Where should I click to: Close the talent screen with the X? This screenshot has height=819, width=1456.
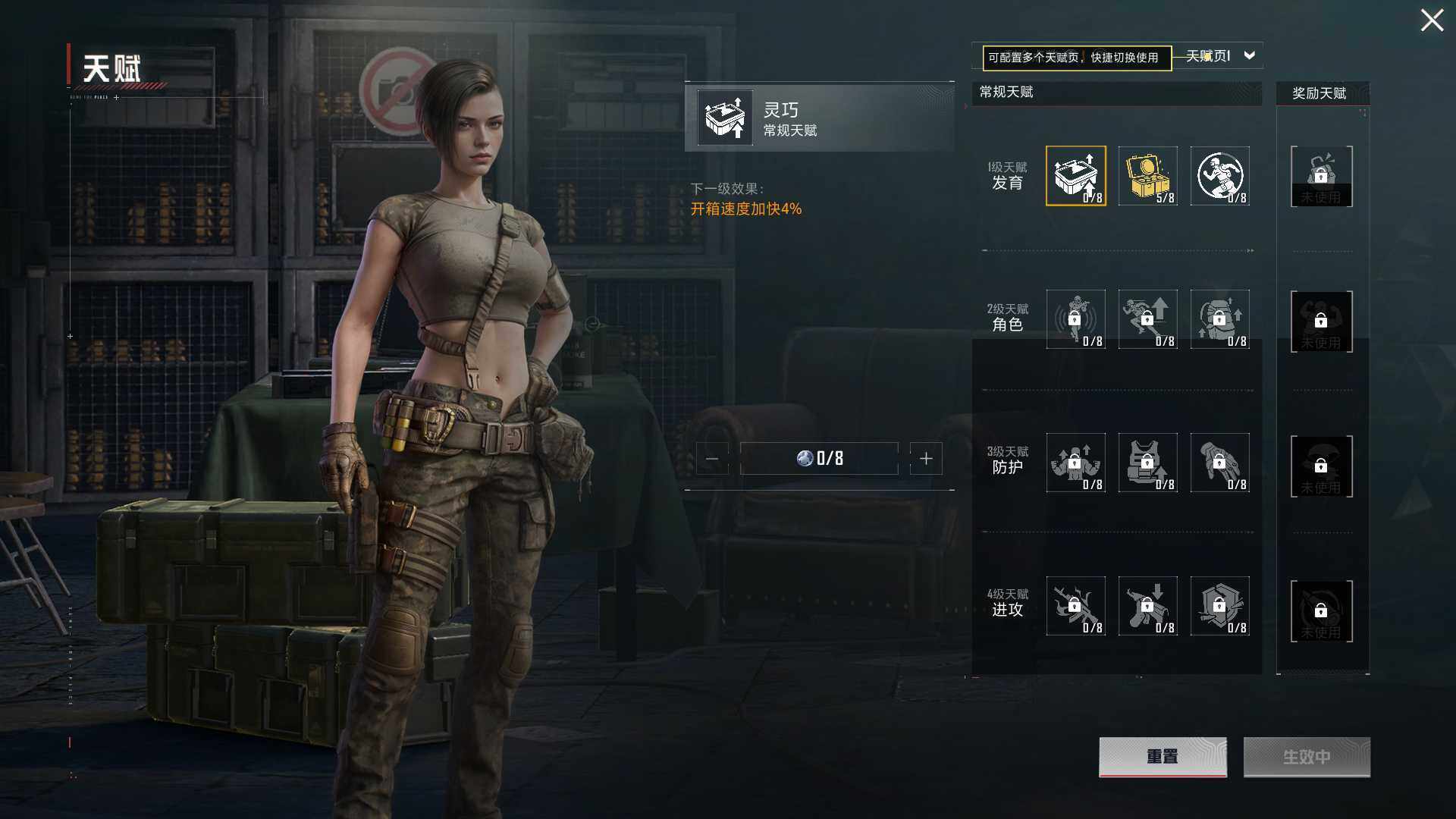(1432, 20)
